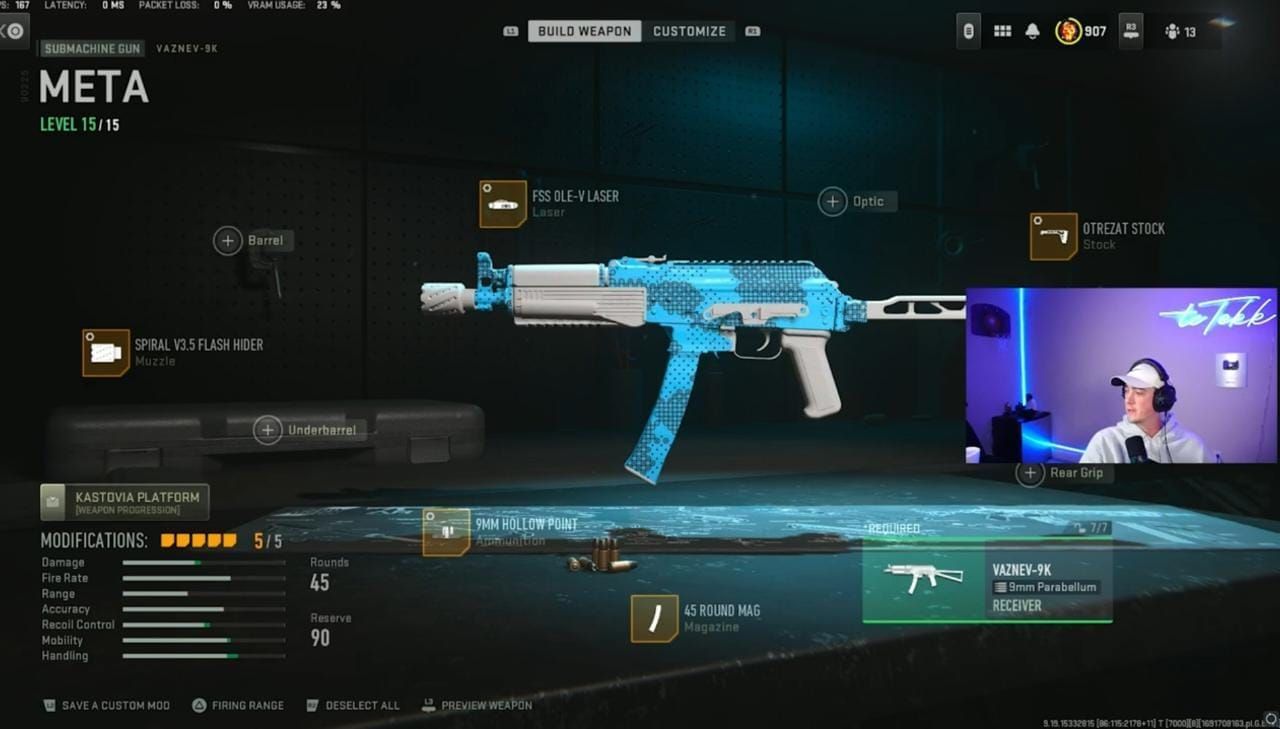Viewport: 1280px width, 729px height.
Task: Open the notifications bell
Action: 1032,31
